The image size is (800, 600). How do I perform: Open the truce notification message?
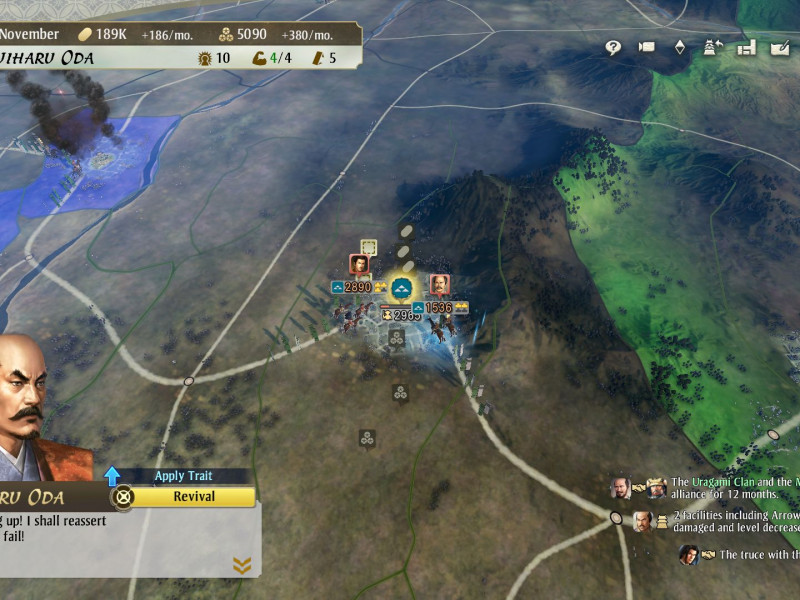pos(757,554)
